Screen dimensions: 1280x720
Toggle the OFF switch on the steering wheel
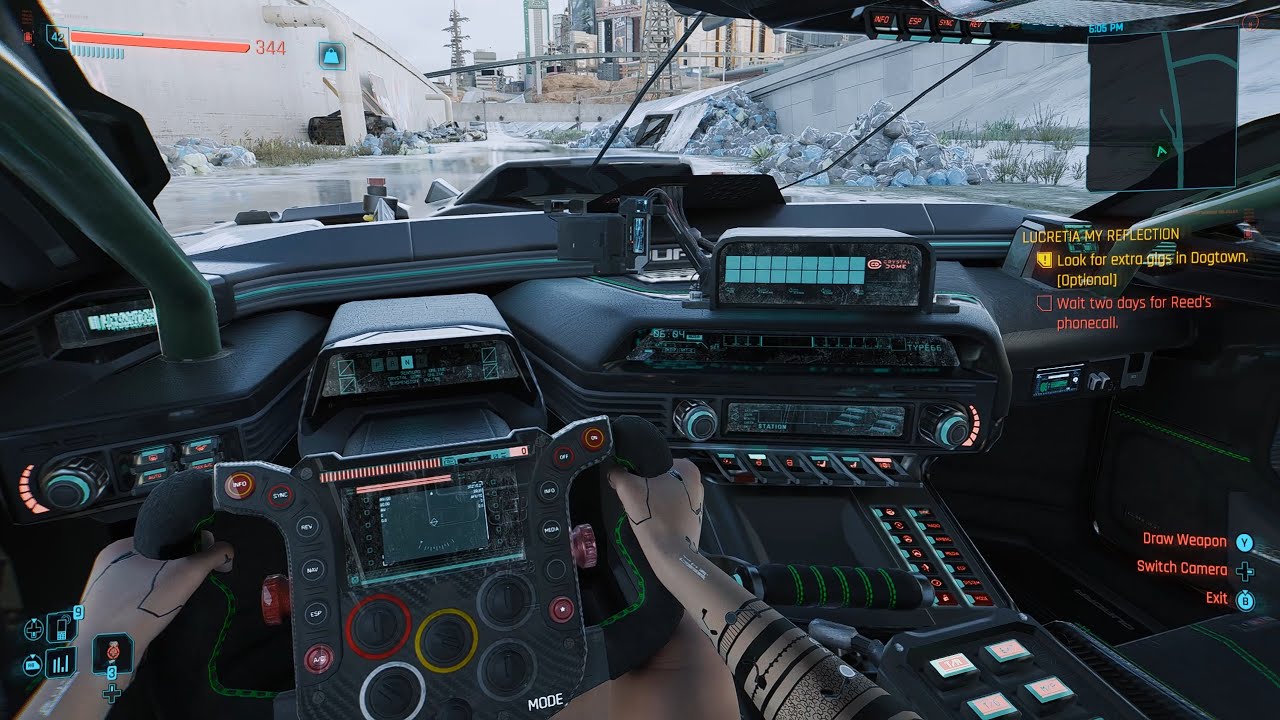[x=564, y=457]
